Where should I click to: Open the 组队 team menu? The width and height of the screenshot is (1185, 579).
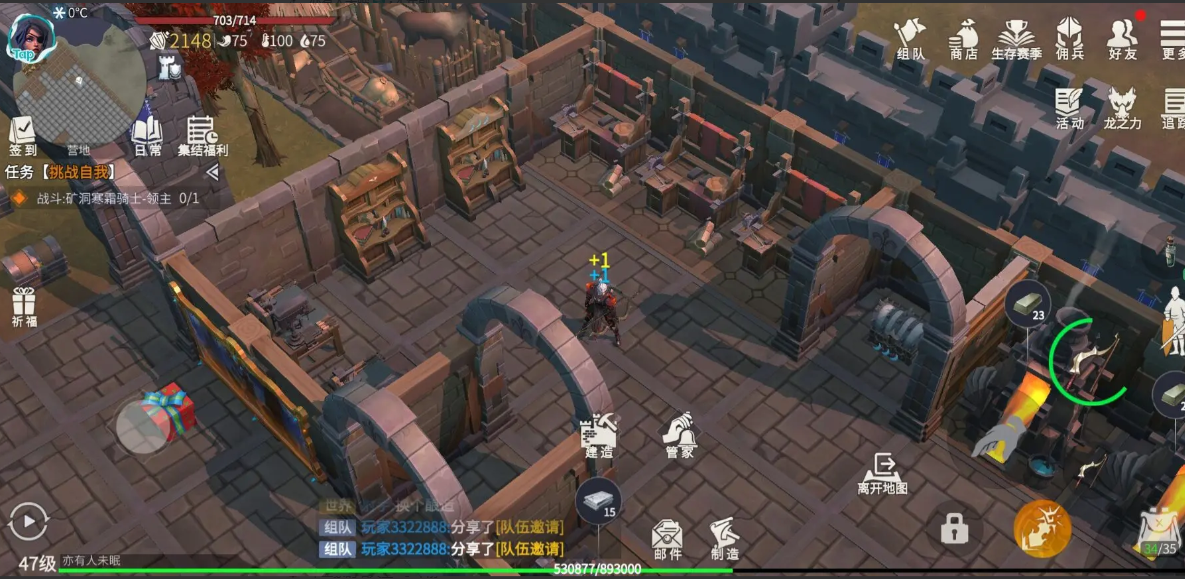(910, 38)
